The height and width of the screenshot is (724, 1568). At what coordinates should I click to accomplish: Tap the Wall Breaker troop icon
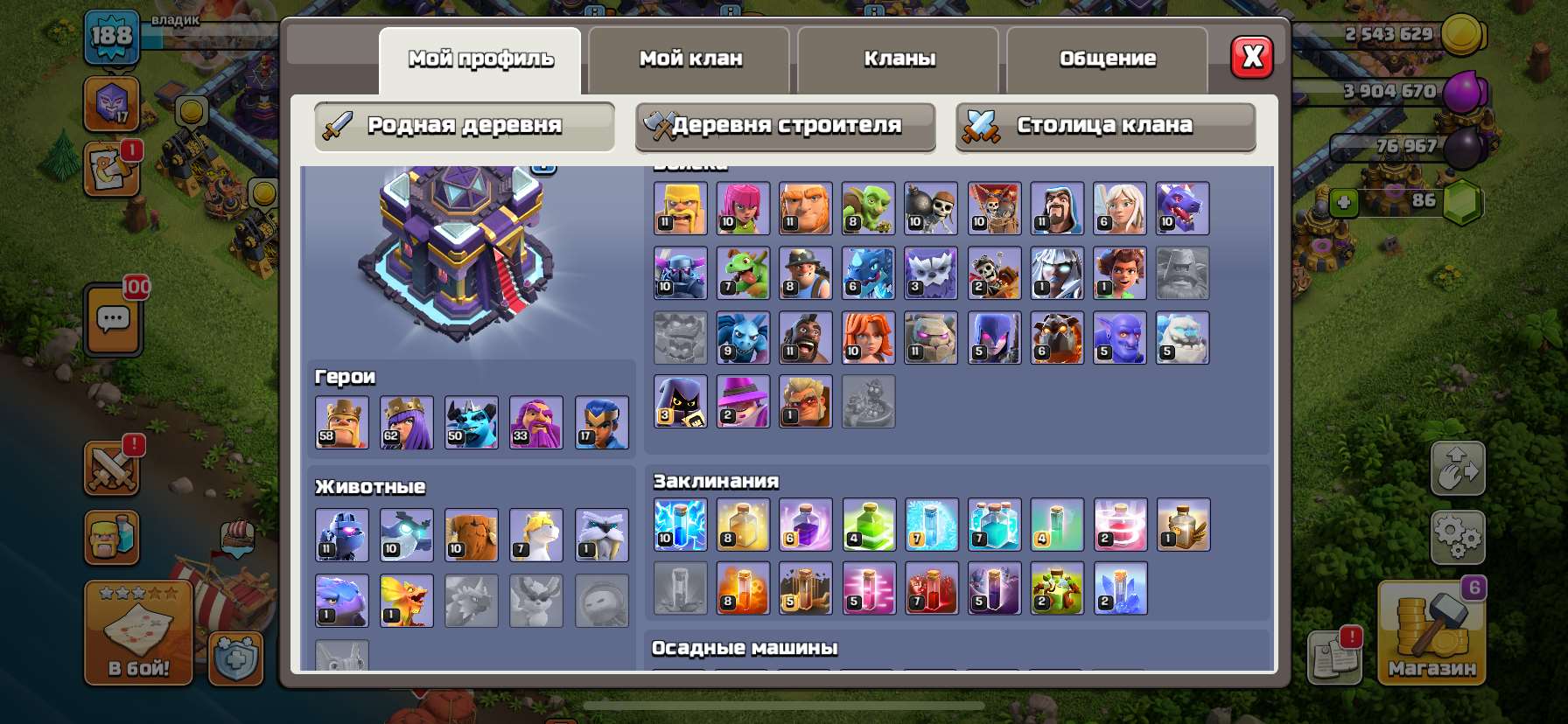(930, 207)
